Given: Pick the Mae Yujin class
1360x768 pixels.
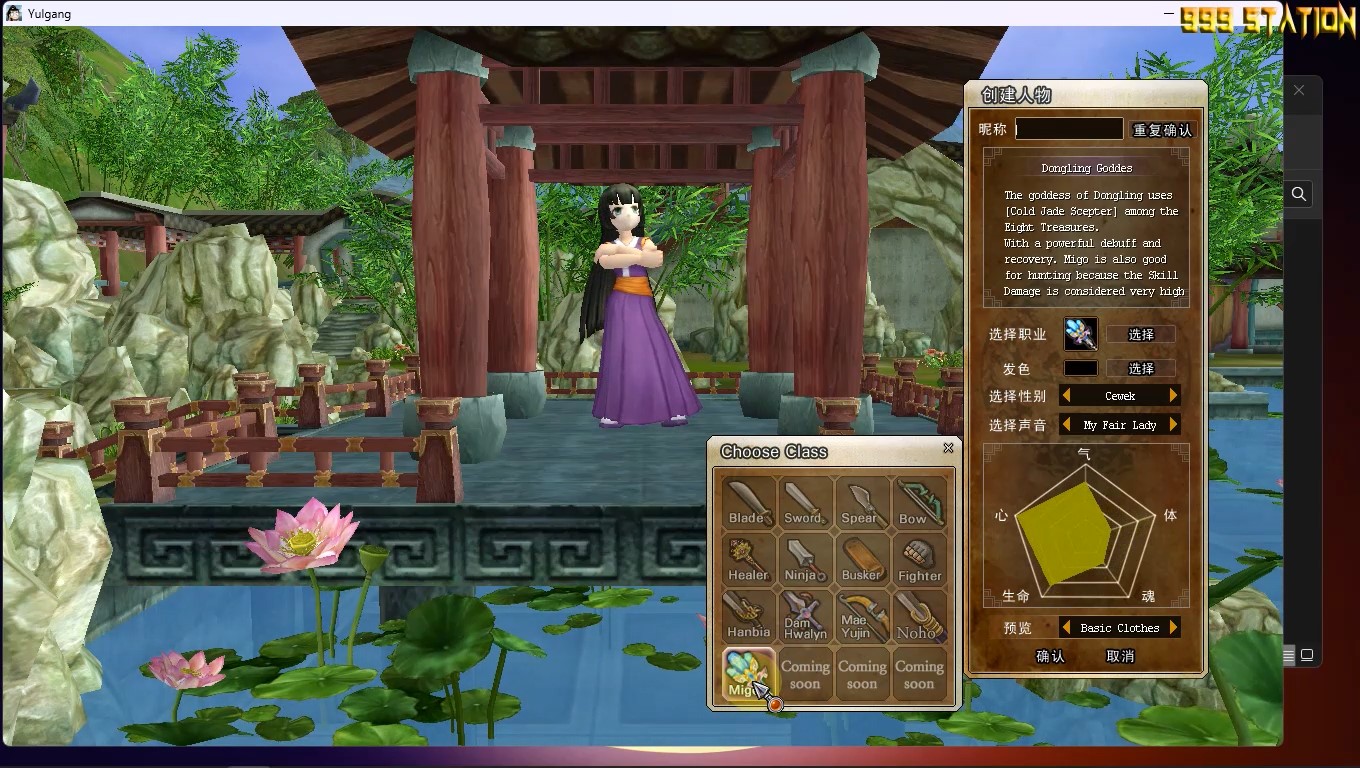Looking at the screenshot, I should pos(862,616).
